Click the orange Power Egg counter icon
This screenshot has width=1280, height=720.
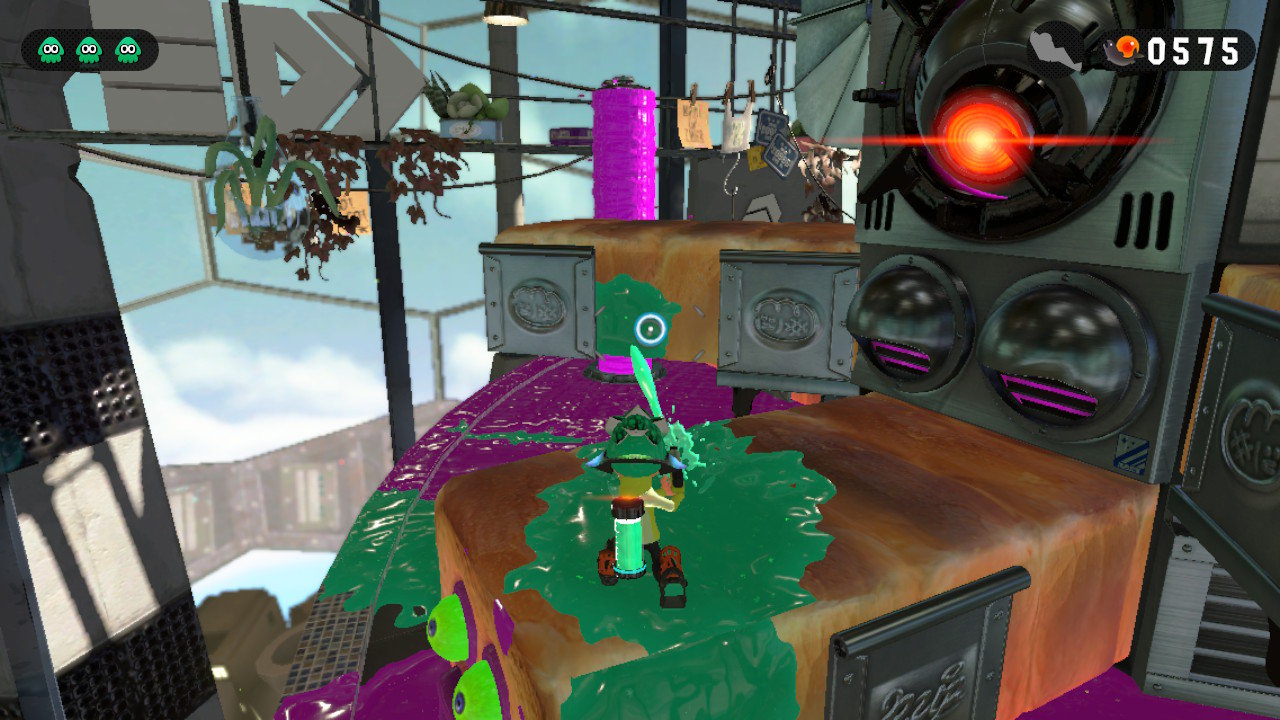(x=1124, y=45)
